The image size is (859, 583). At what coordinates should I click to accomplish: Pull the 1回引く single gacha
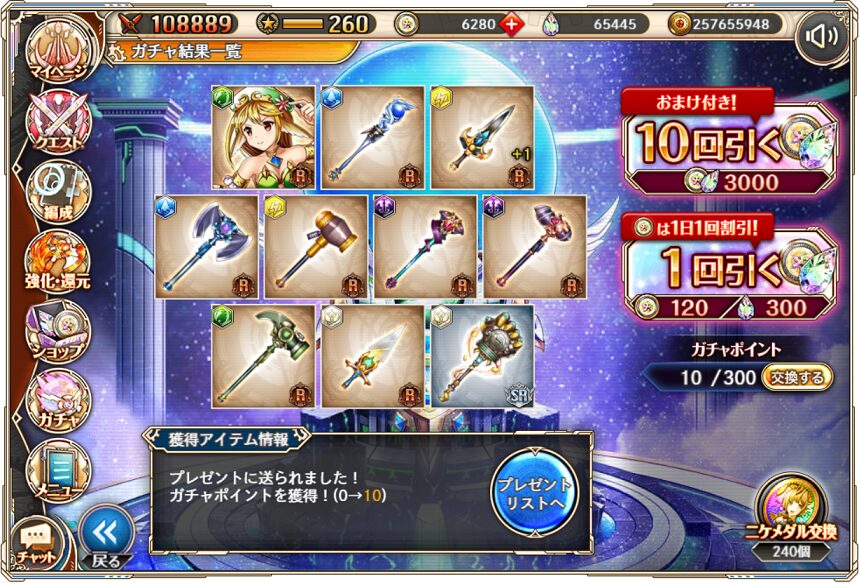click(728, 267)
